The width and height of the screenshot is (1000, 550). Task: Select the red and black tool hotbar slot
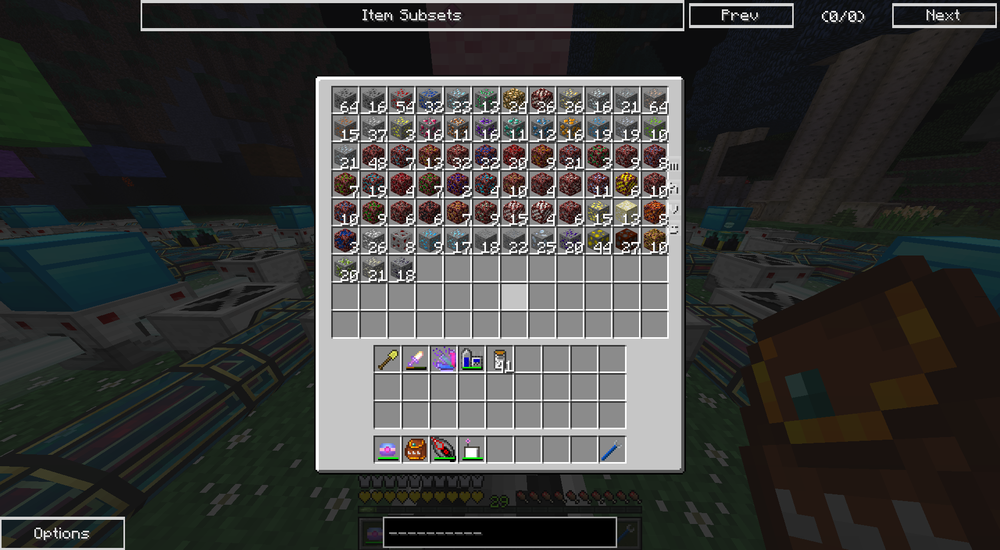coord(444,449)
